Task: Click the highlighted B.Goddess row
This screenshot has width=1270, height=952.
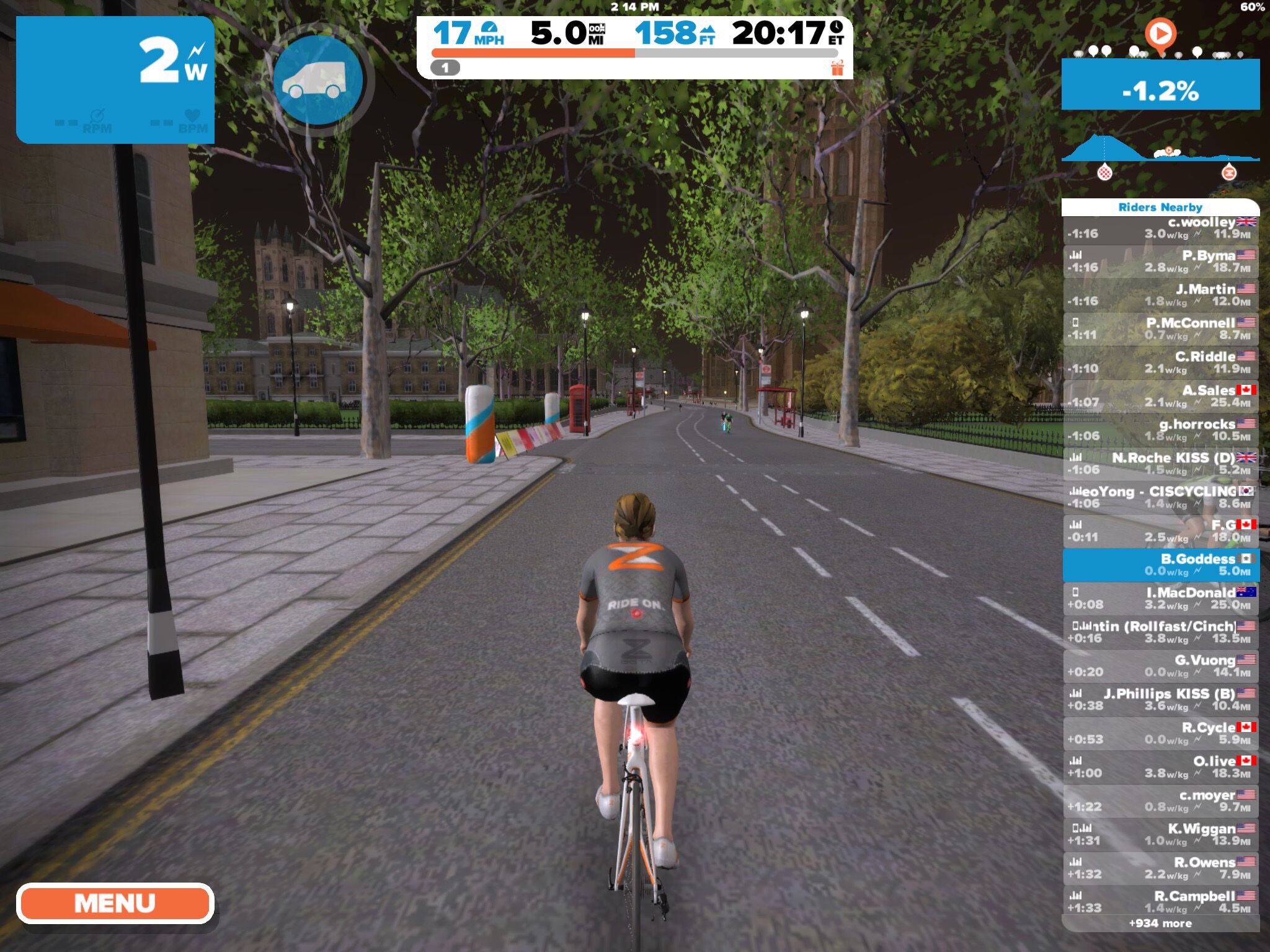Action: [1160, 565]
